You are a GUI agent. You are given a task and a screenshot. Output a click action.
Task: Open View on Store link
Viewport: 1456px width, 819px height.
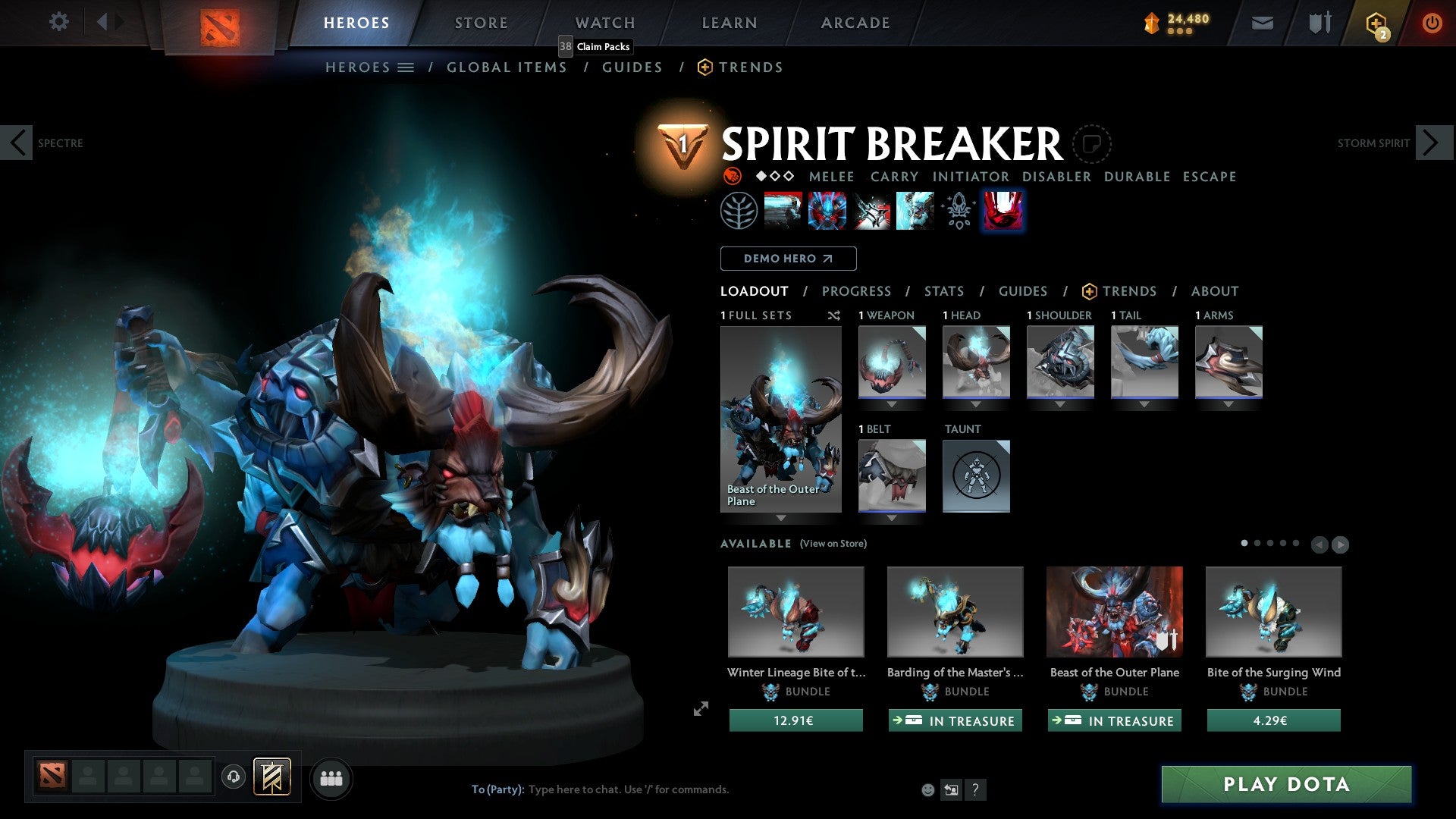[x=832, y=544]
